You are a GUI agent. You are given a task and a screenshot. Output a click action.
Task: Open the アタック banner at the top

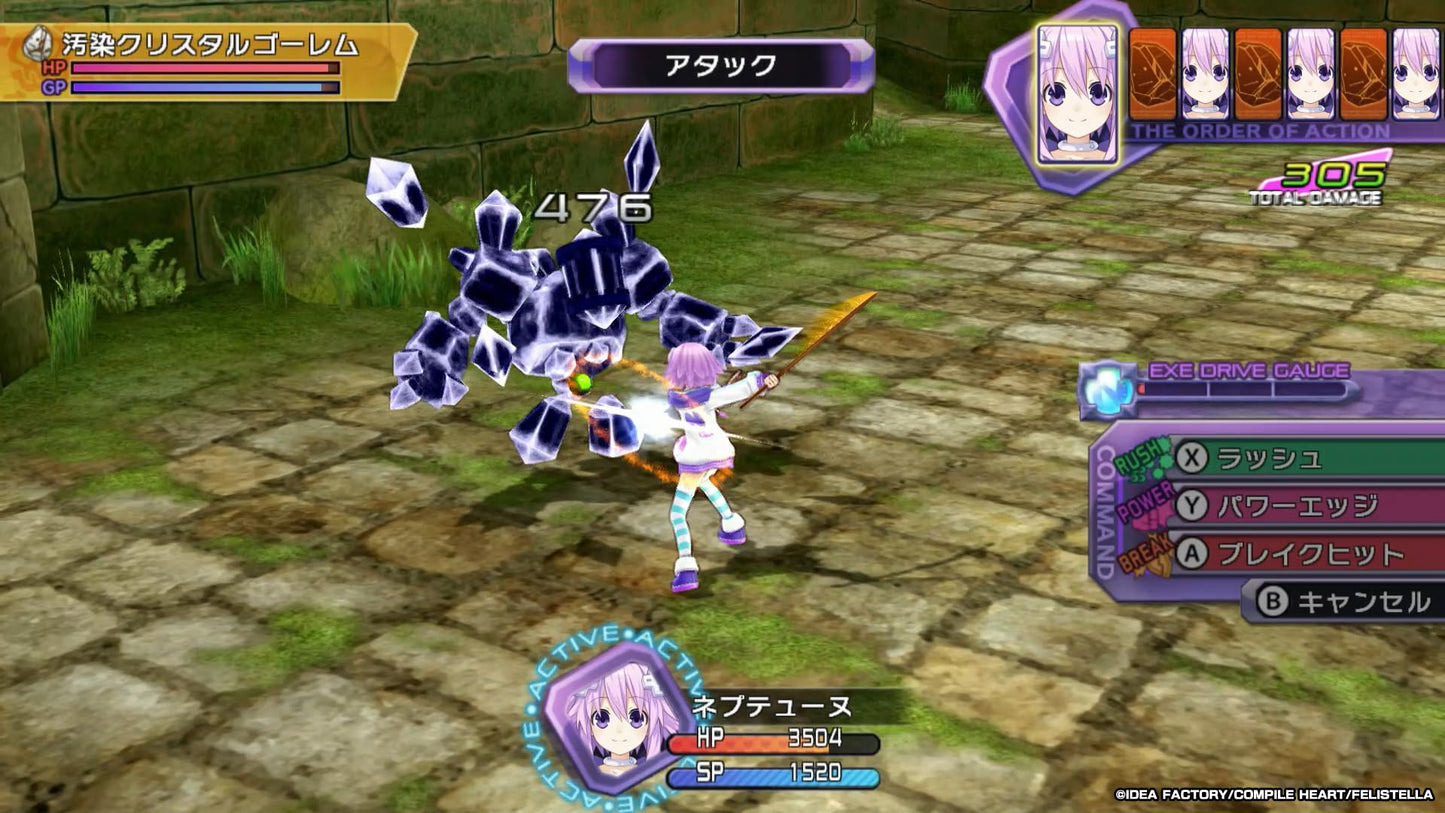[720, 63]
